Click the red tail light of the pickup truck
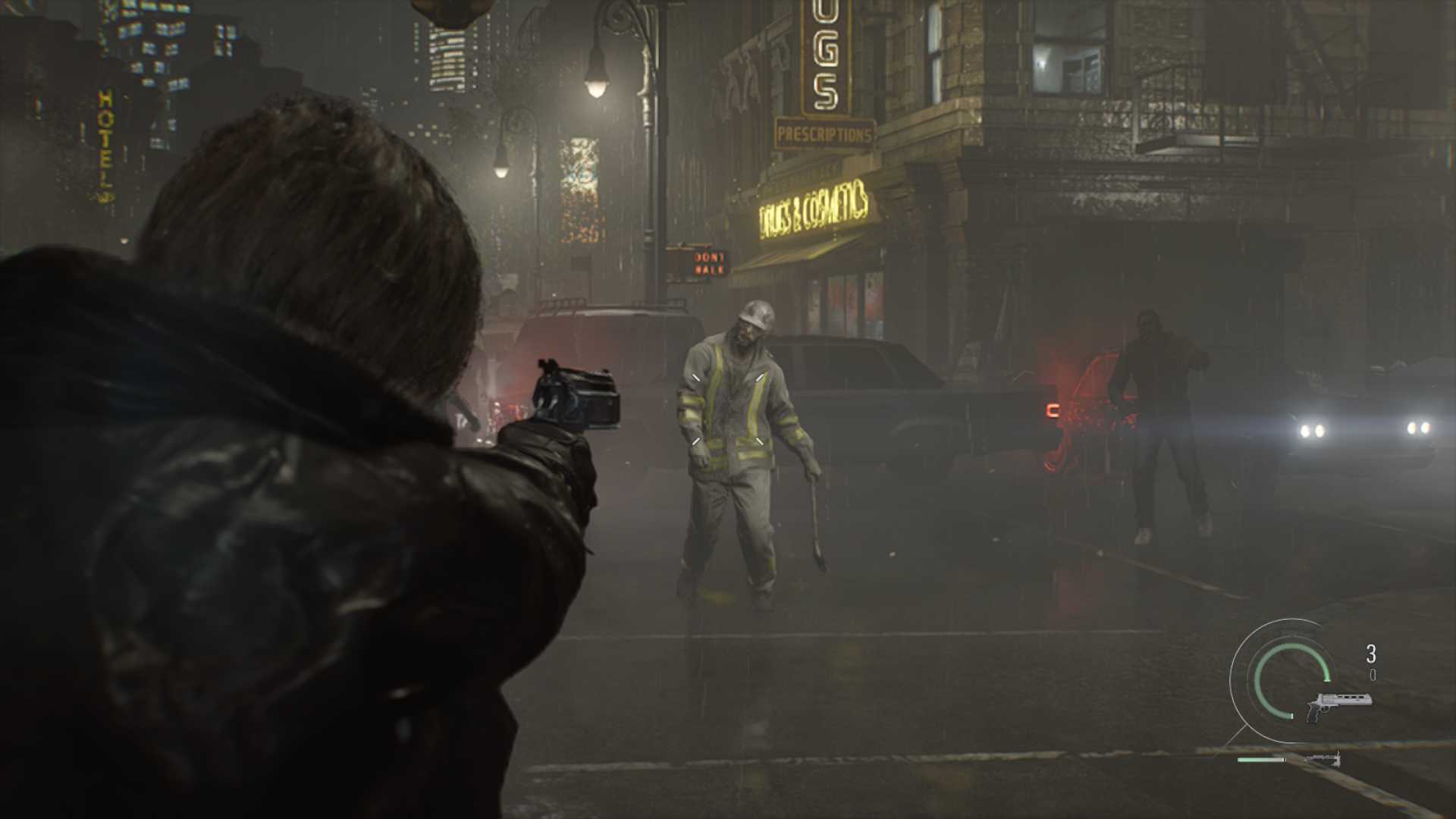This screenshot has height=819, width=1456. click(x=1052, y=409)
